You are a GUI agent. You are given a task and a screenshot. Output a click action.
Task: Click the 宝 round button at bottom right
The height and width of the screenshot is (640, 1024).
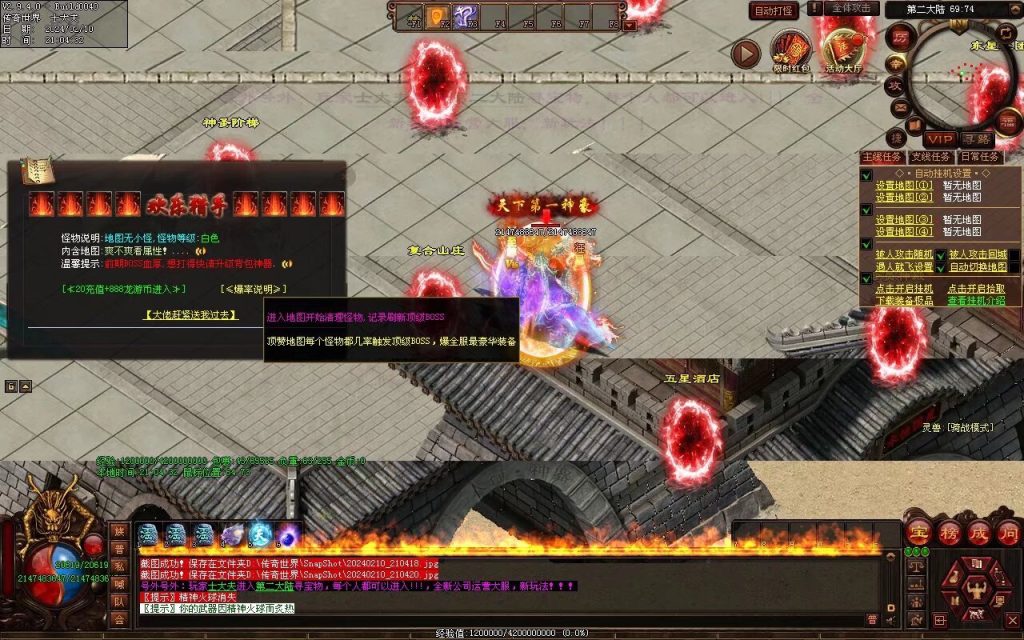point(918,531)
